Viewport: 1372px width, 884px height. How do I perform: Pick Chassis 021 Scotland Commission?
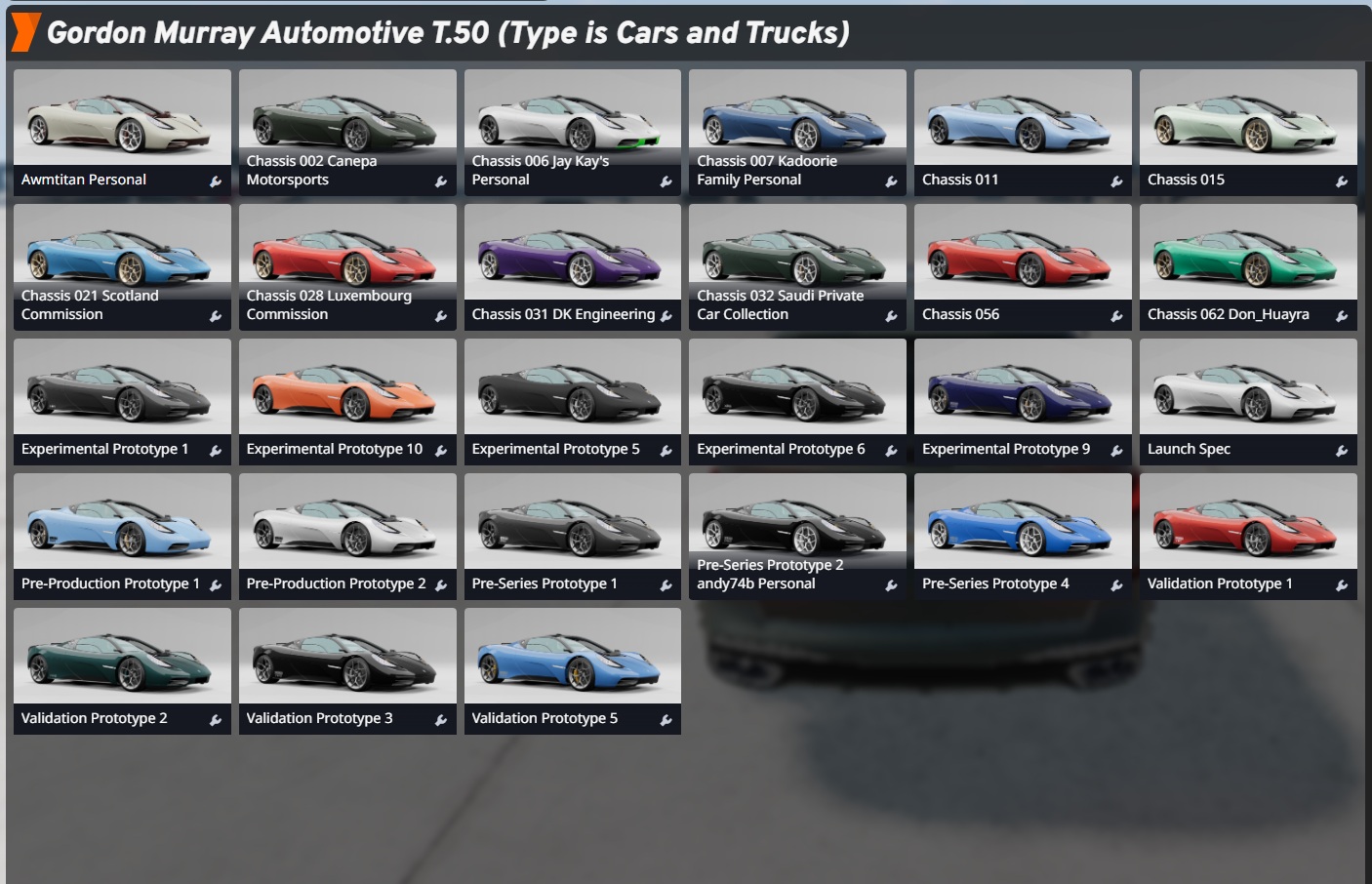(122, 266)
